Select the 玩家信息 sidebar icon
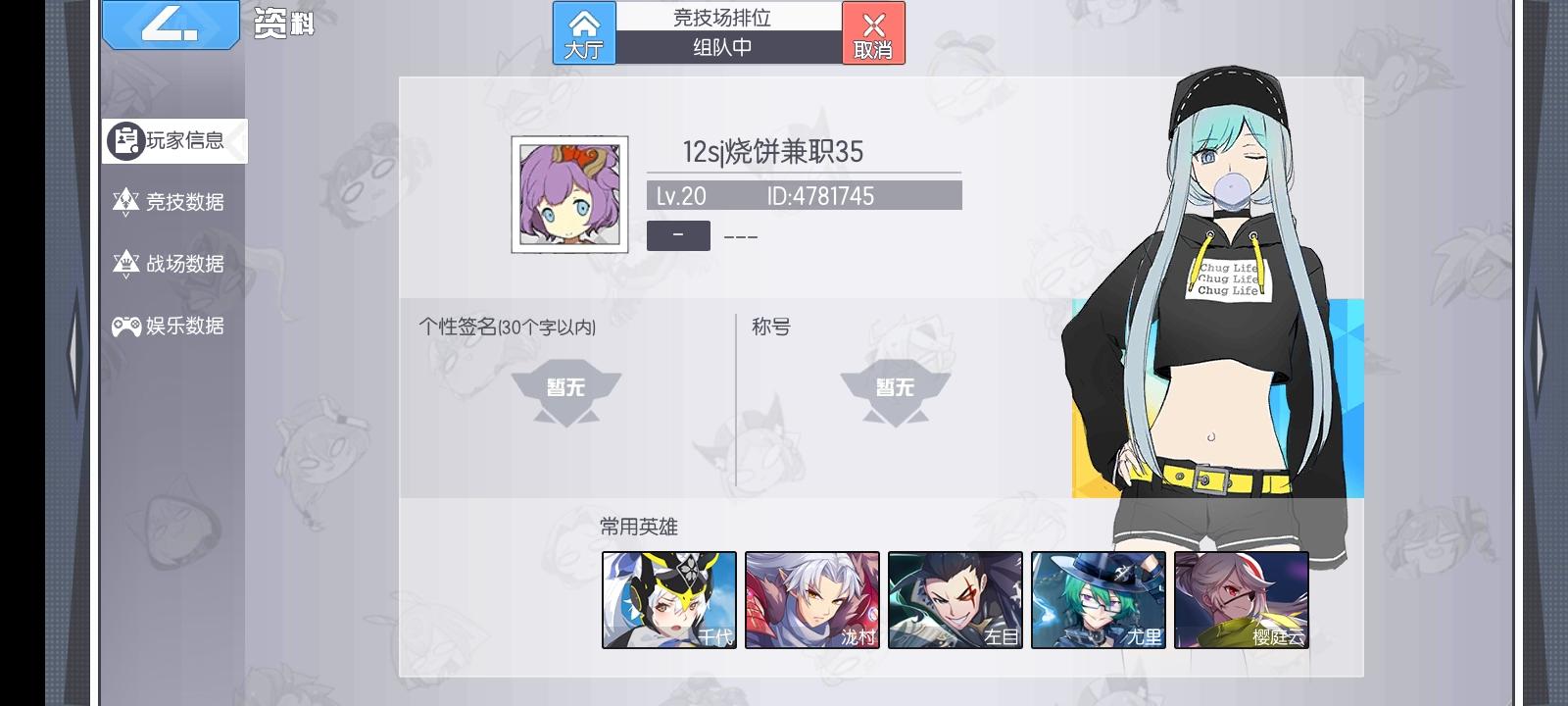 pyautogui.click(x=125, y=140)
